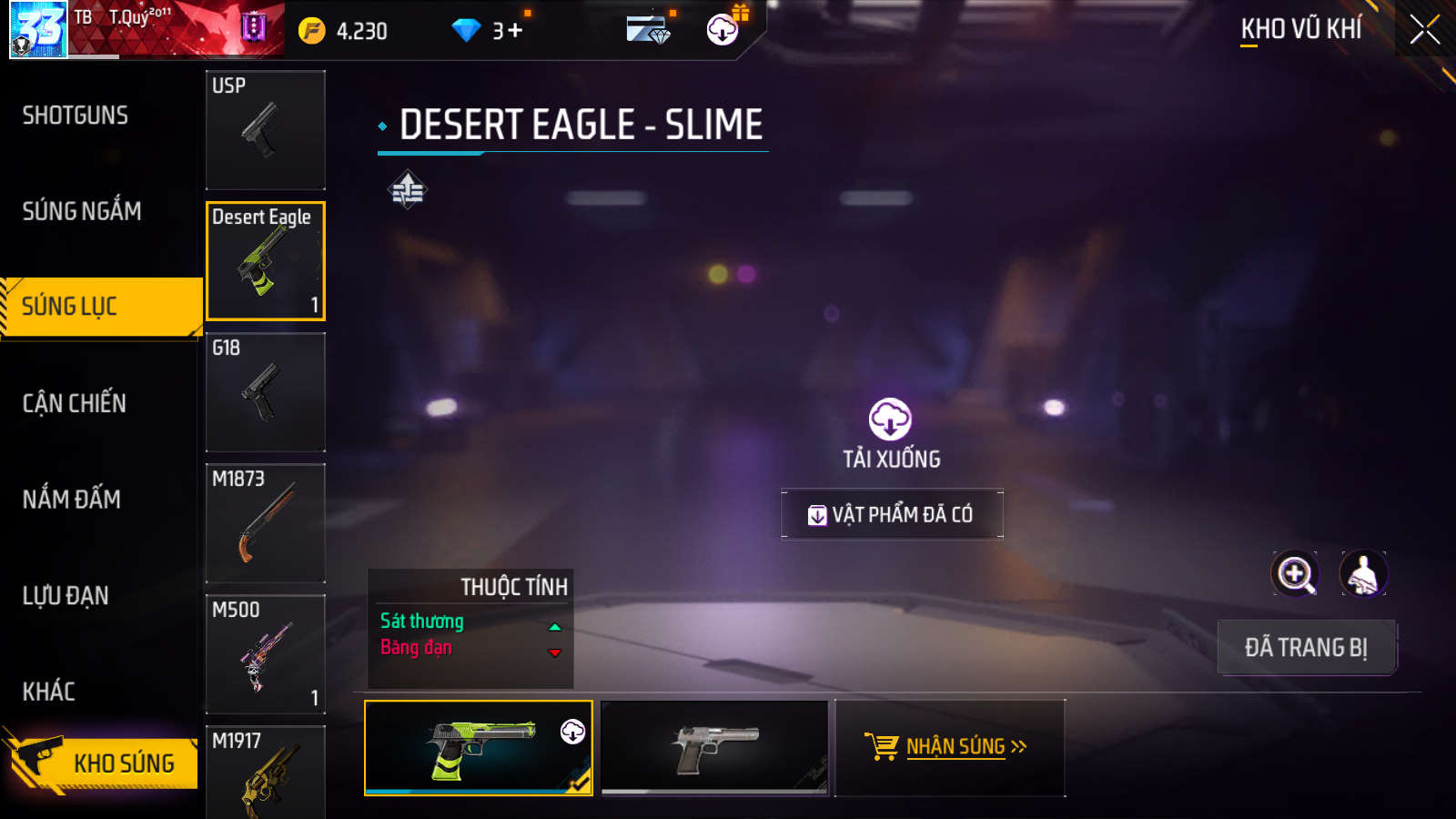Pick the M500 revolver slot

[265, 654]
